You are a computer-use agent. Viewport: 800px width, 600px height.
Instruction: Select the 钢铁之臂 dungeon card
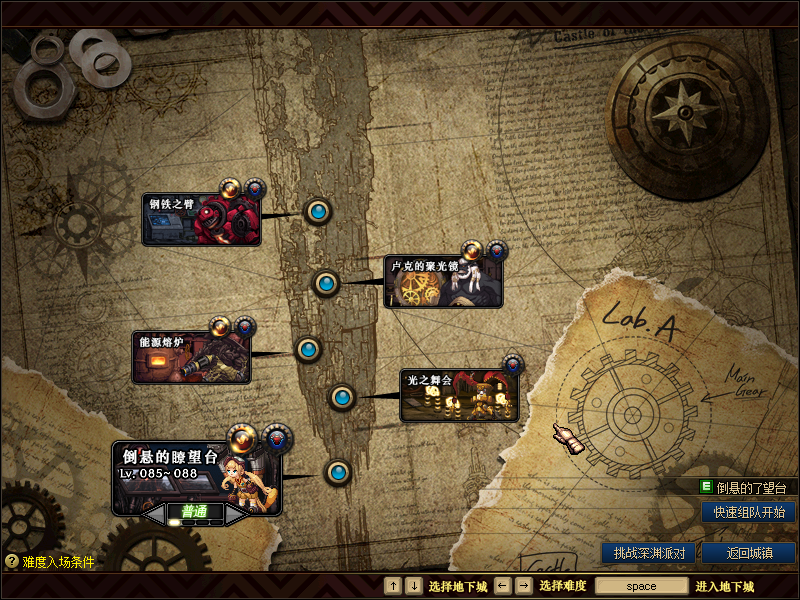(x=201, y=220)
